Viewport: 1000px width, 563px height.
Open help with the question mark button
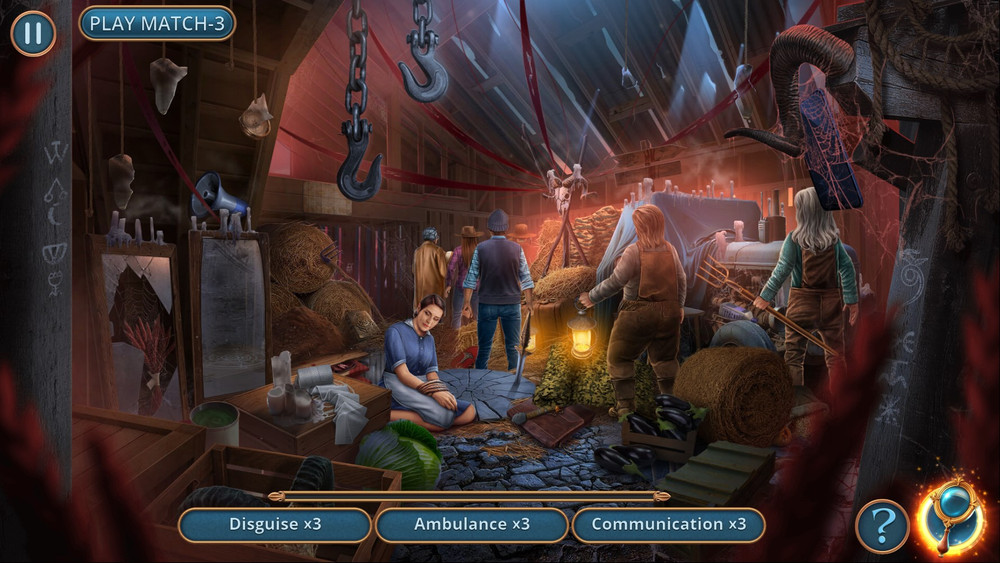pyautogui.click(x=882, y=526)
